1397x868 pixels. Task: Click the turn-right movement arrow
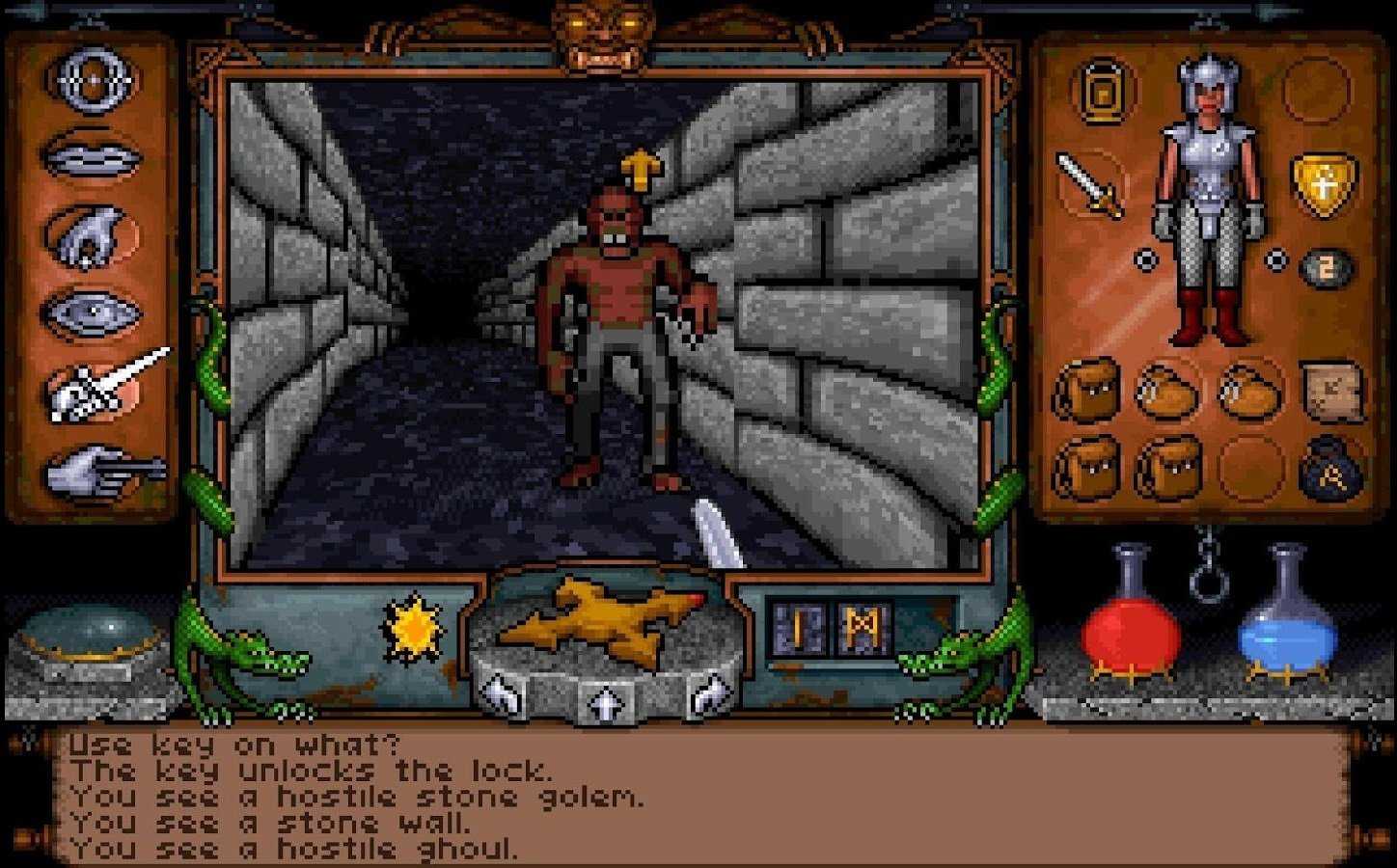coord(709,692)
